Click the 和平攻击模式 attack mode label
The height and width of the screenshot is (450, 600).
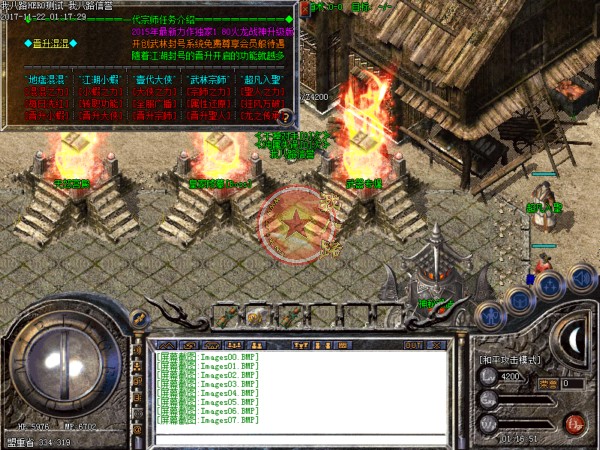(x=511, y=359)
